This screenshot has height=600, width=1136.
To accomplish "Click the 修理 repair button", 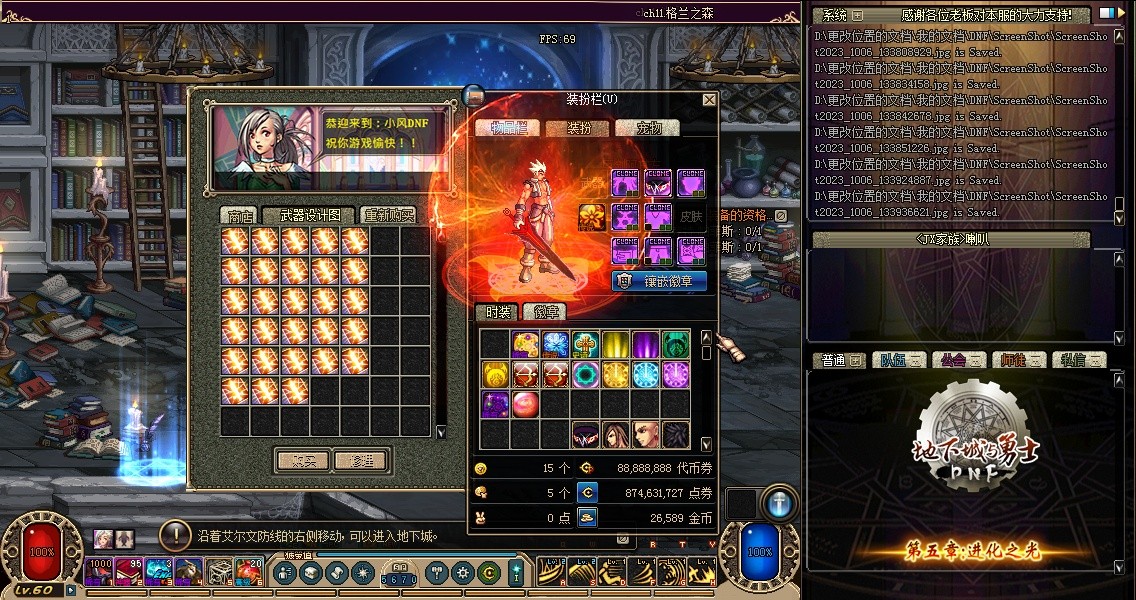I will 361,461.
